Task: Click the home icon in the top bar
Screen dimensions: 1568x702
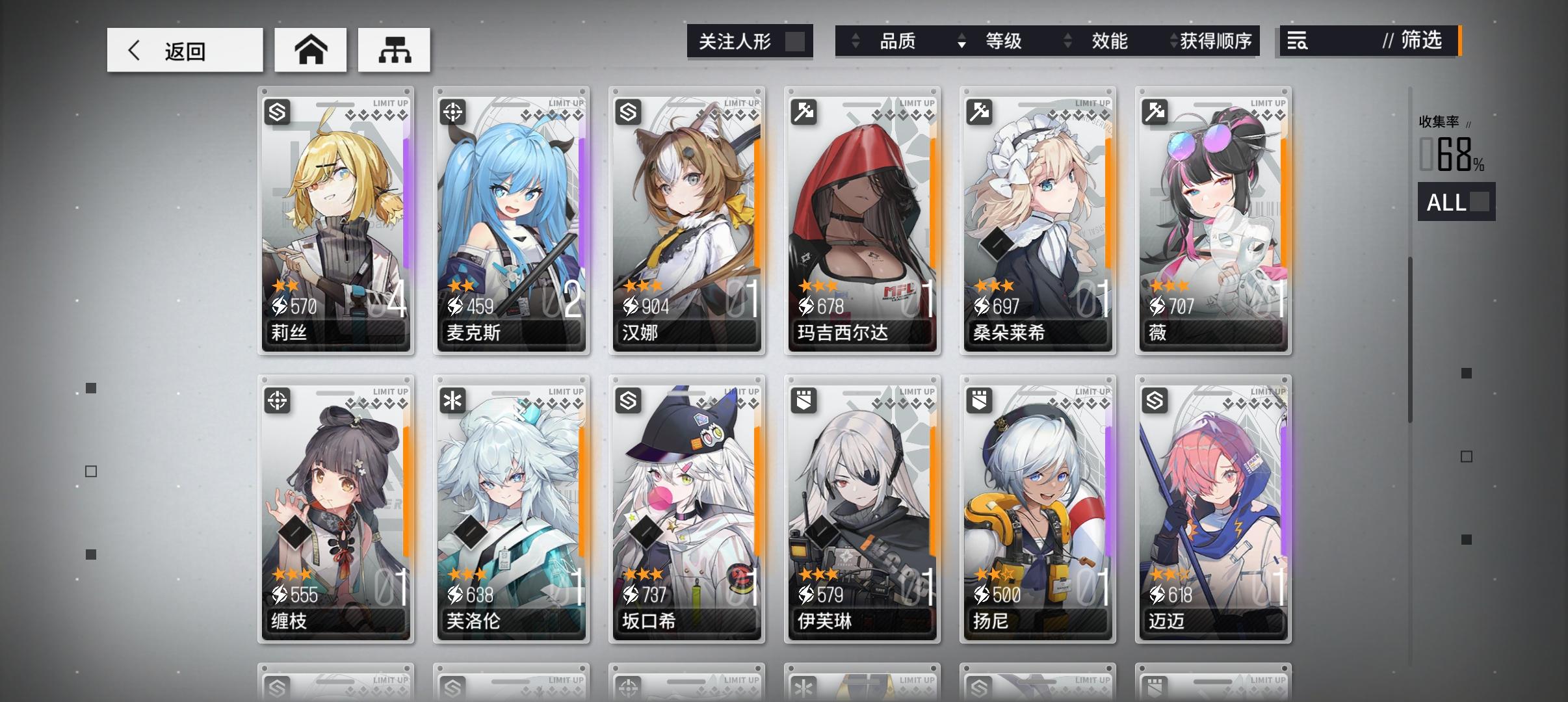Action: [310, 49]
